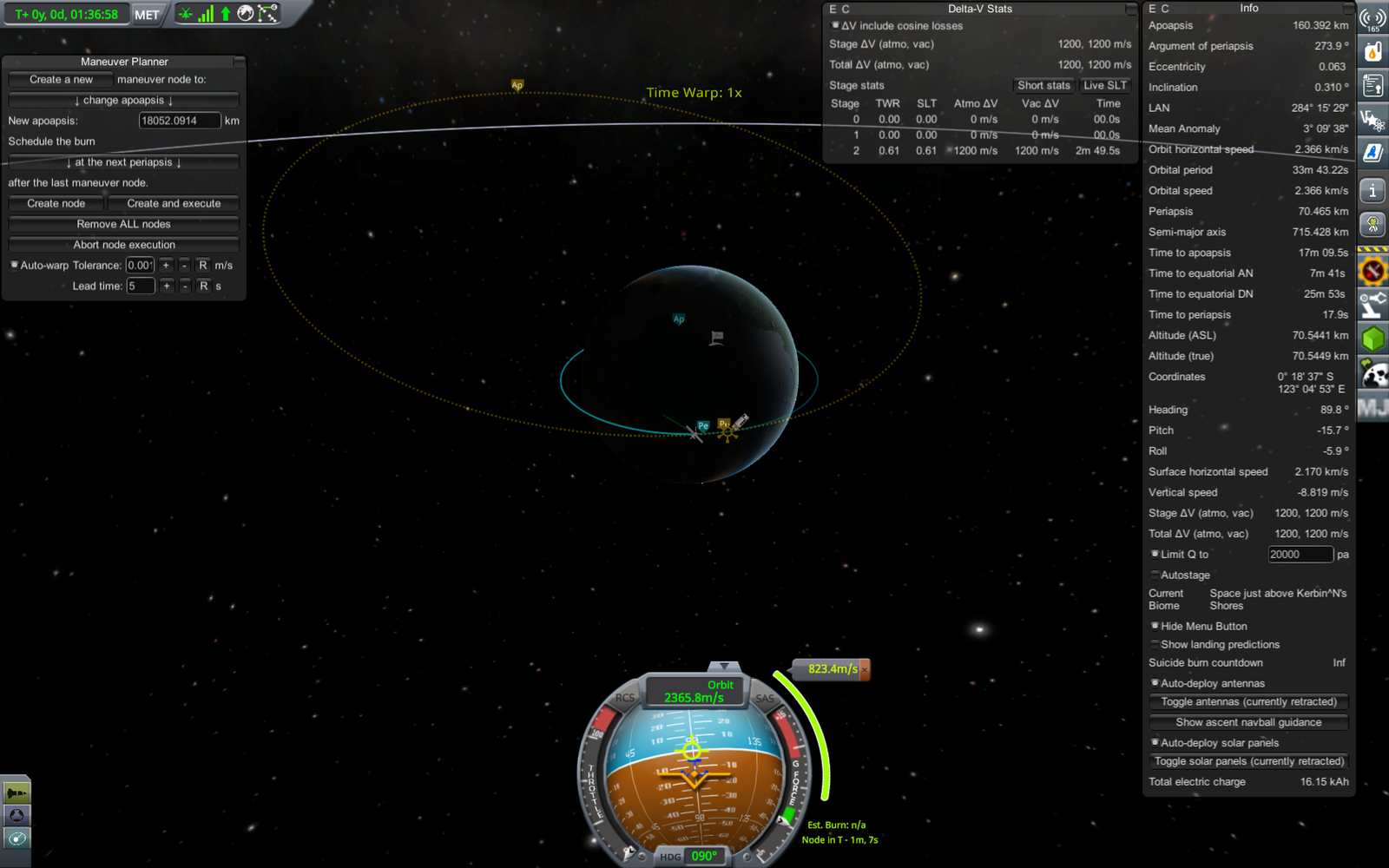The image size is (1389, 868).
Task: Click the Live SLT button
Action: [1104, 85]
